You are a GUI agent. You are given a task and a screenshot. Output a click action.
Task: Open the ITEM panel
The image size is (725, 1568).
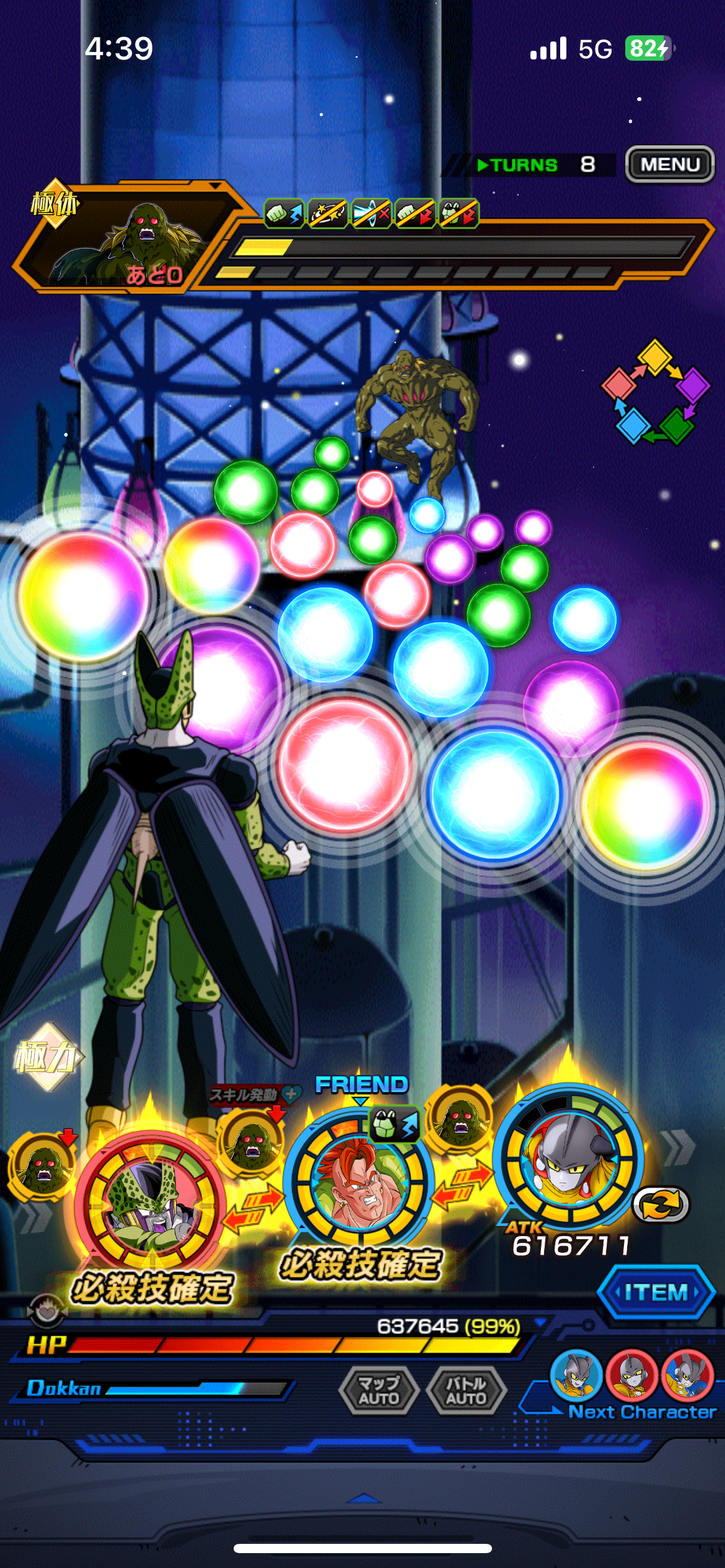point(656,1292)
